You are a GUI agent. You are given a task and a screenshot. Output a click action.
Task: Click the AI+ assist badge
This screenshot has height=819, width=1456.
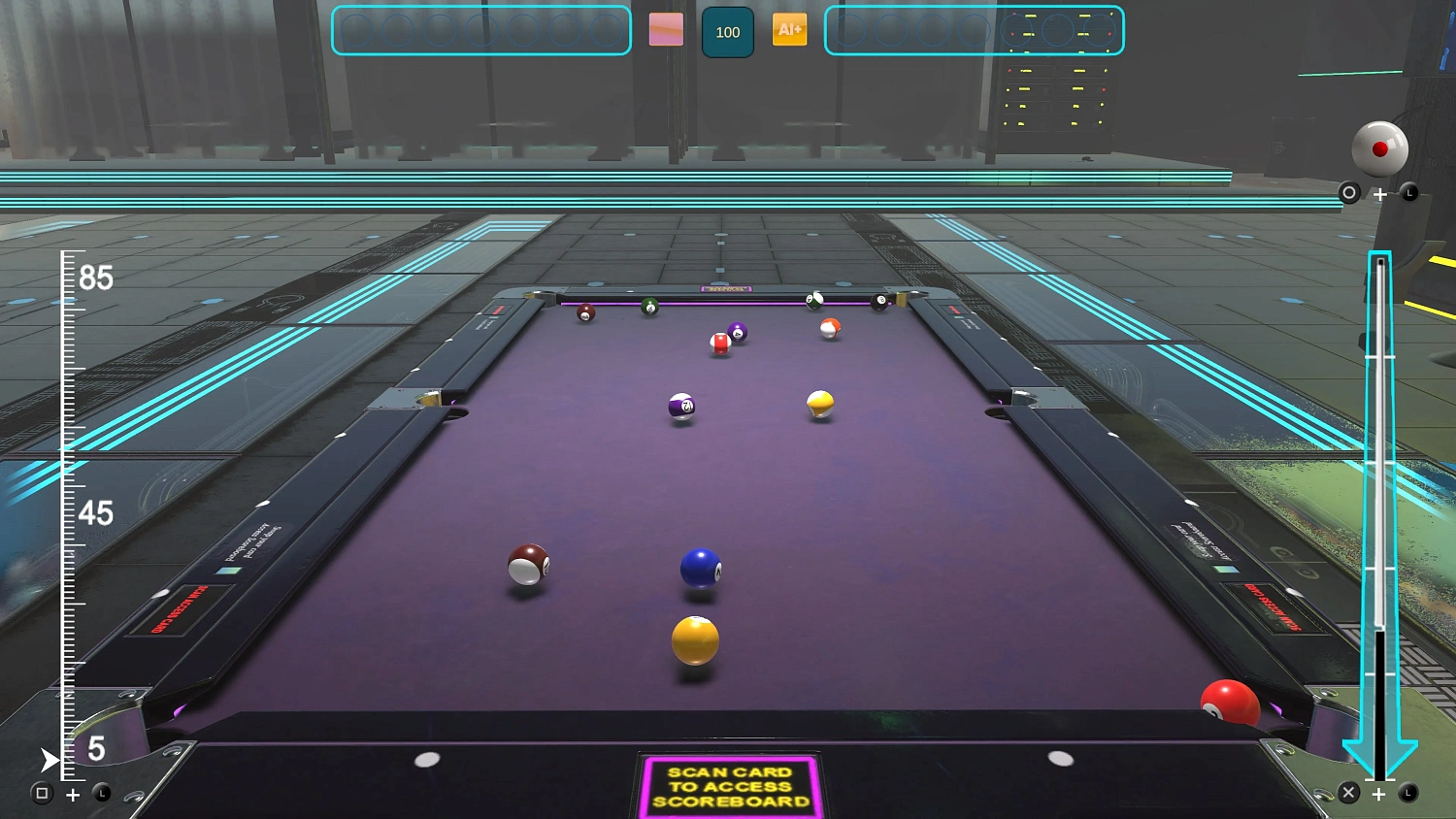pos(789,30)
